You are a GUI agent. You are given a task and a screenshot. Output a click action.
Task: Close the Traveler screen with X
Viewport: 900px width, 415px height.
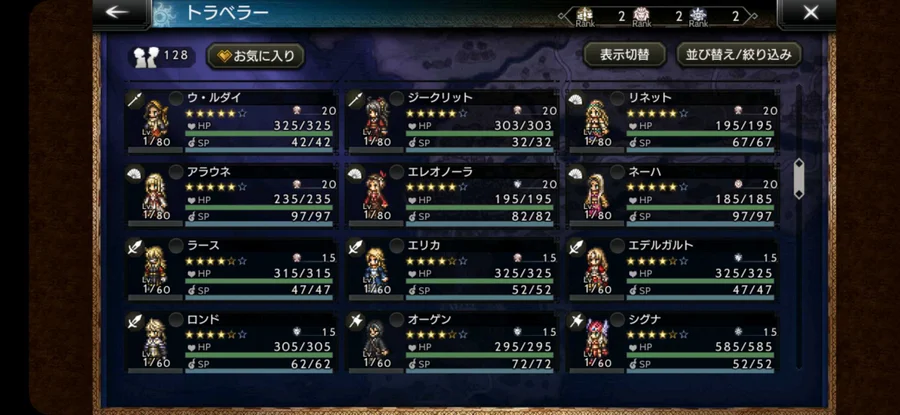tap(809, 13)
